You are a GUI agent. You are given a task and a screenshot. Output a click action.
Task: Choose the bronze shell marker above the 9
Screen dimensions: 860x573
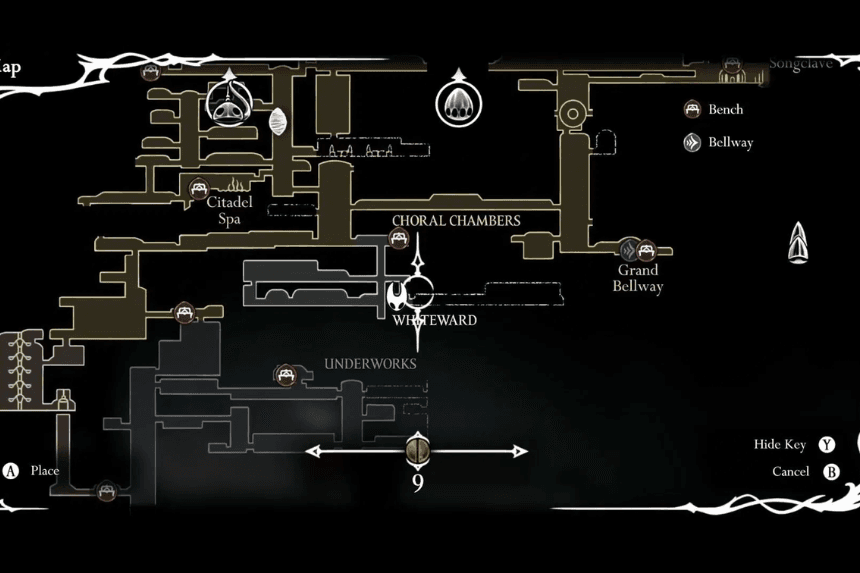417,451
